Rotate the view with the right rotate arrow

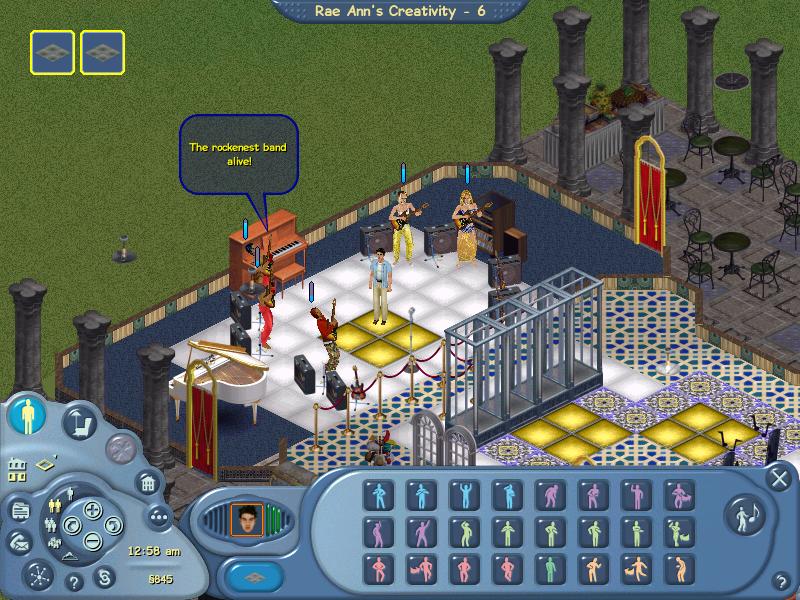(115, 526)
